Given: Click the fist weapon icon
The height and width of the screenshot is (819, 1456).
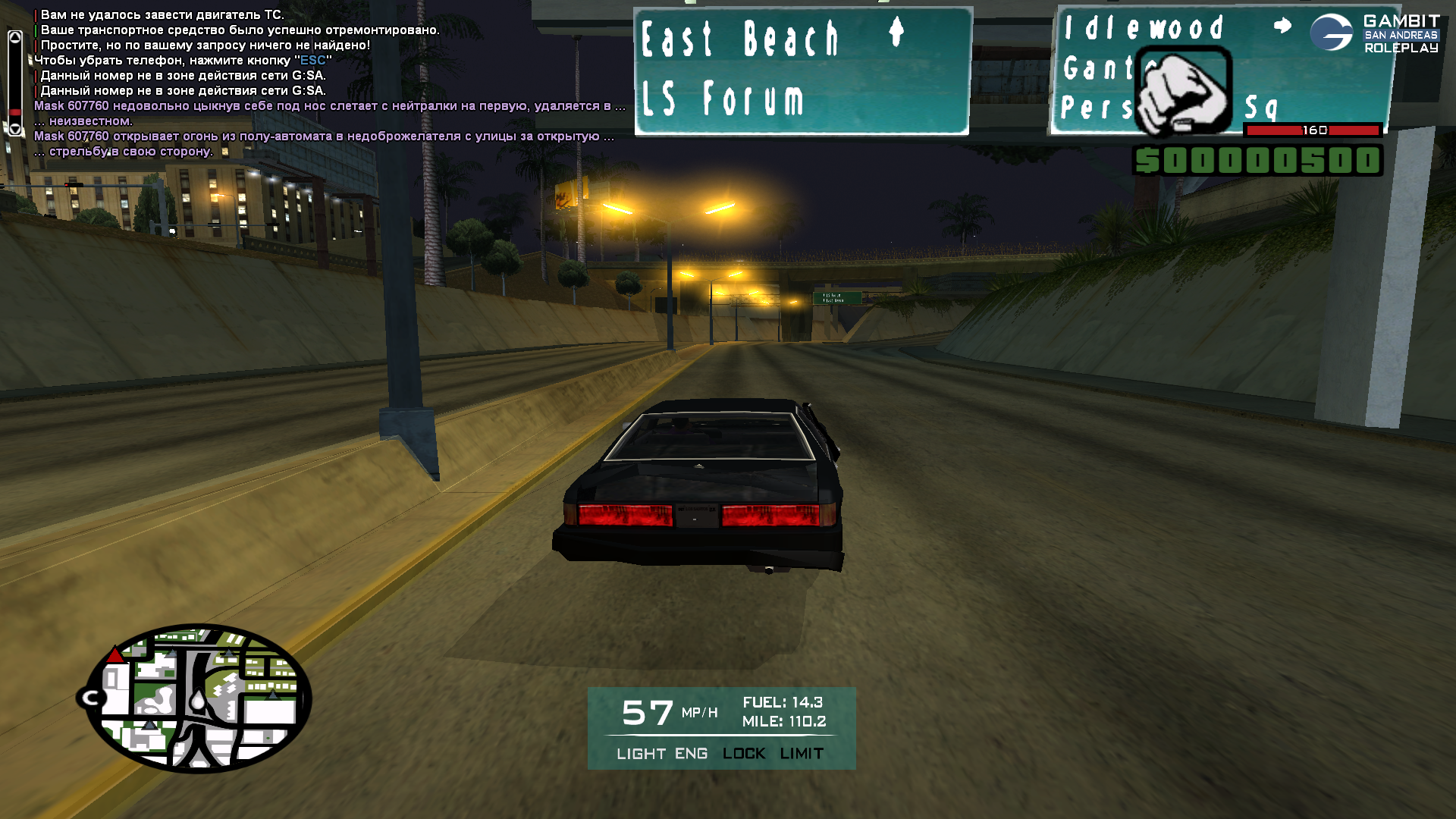Looking at the screenshot, I should (x=1183, y=92).
